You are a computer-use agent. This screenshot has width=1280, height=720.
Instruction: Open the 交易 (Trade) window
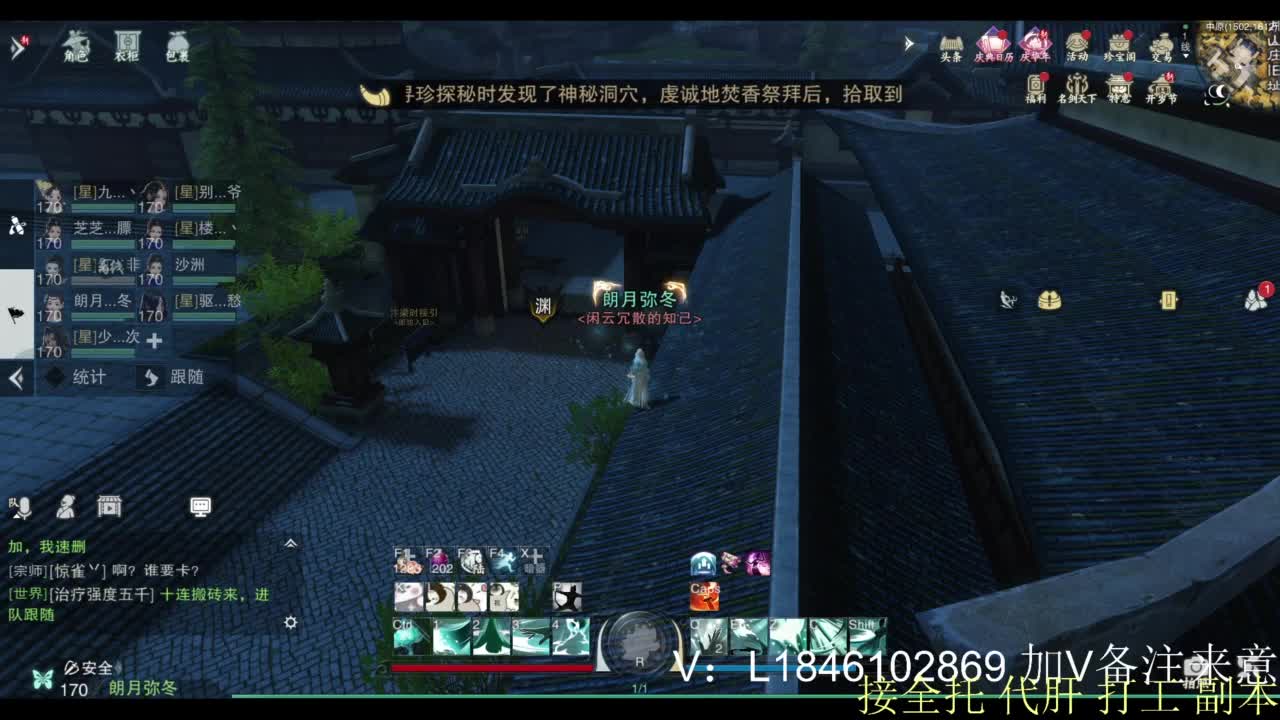click(x=1160, y=45)
